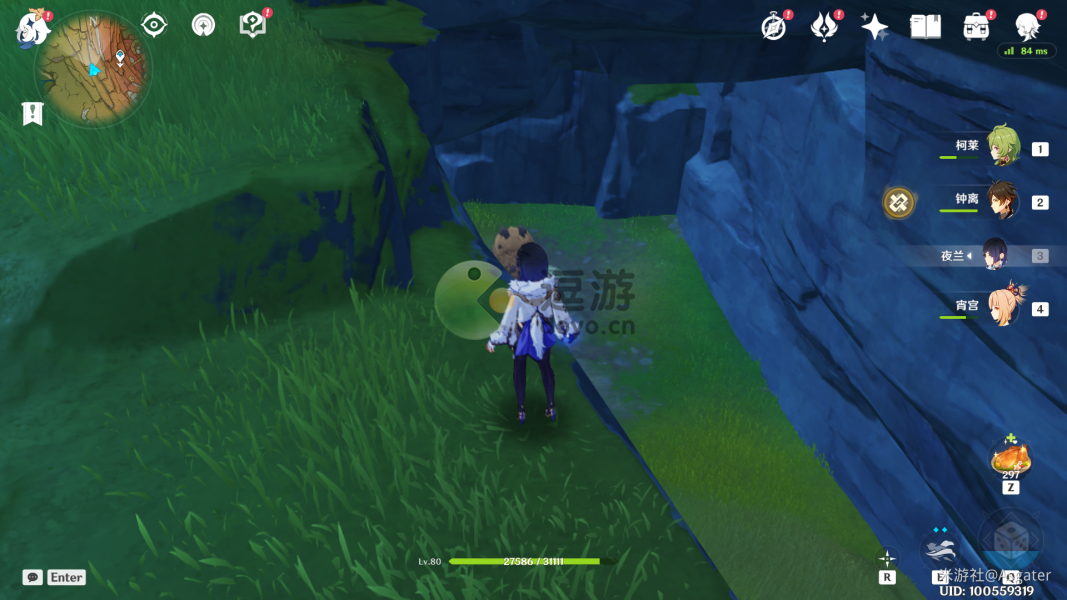Click the eye-shaped icon beside the minimap
1067x600 pixels.
pos(154,25)
